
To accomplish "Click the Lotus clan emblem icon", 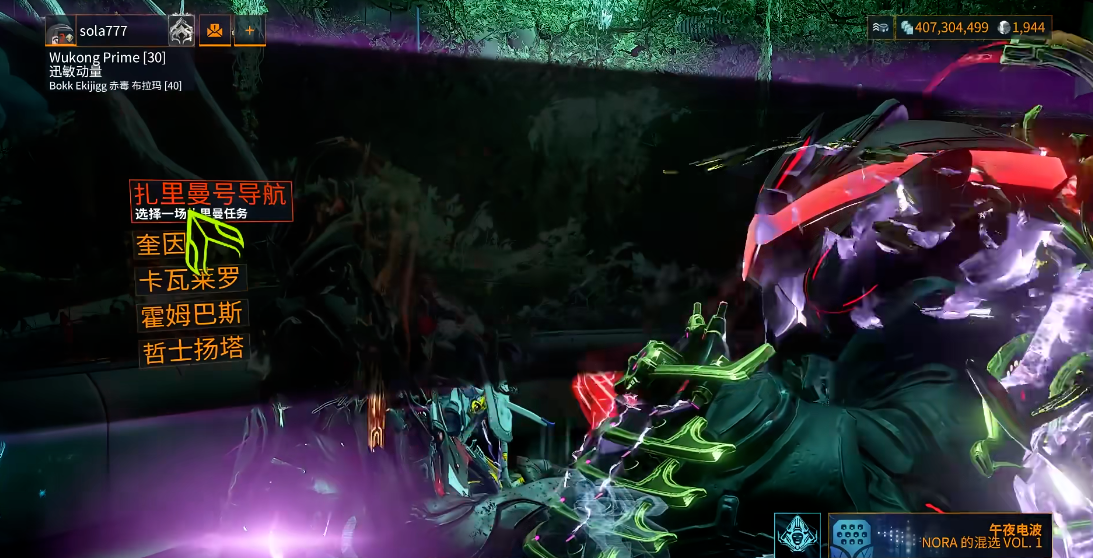I will (x=181, y=31).
